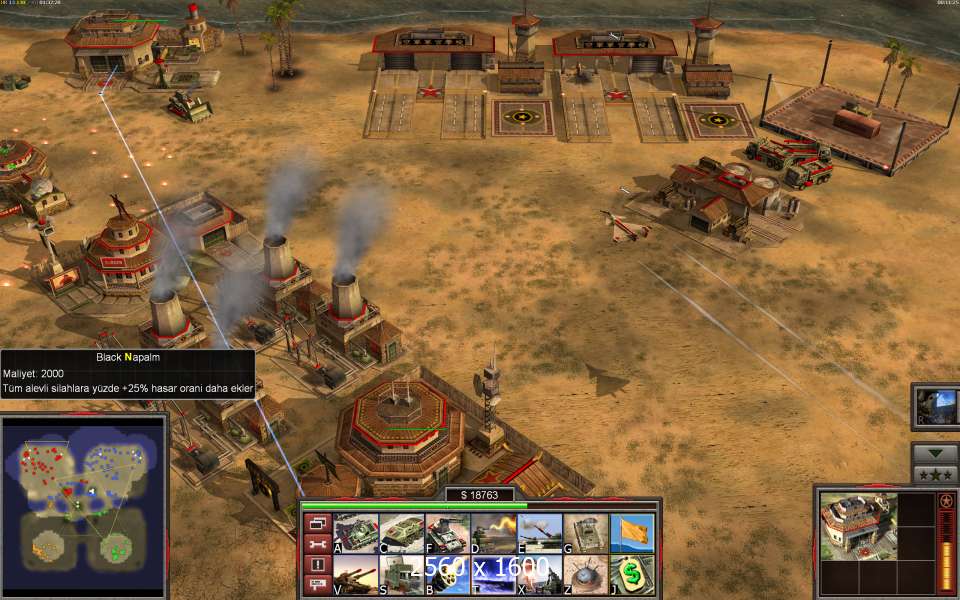The width and height of the screenshot is (960, 600).
Task: Research the chain gun upgrade, hotkey B
Action: coord(447,575)
